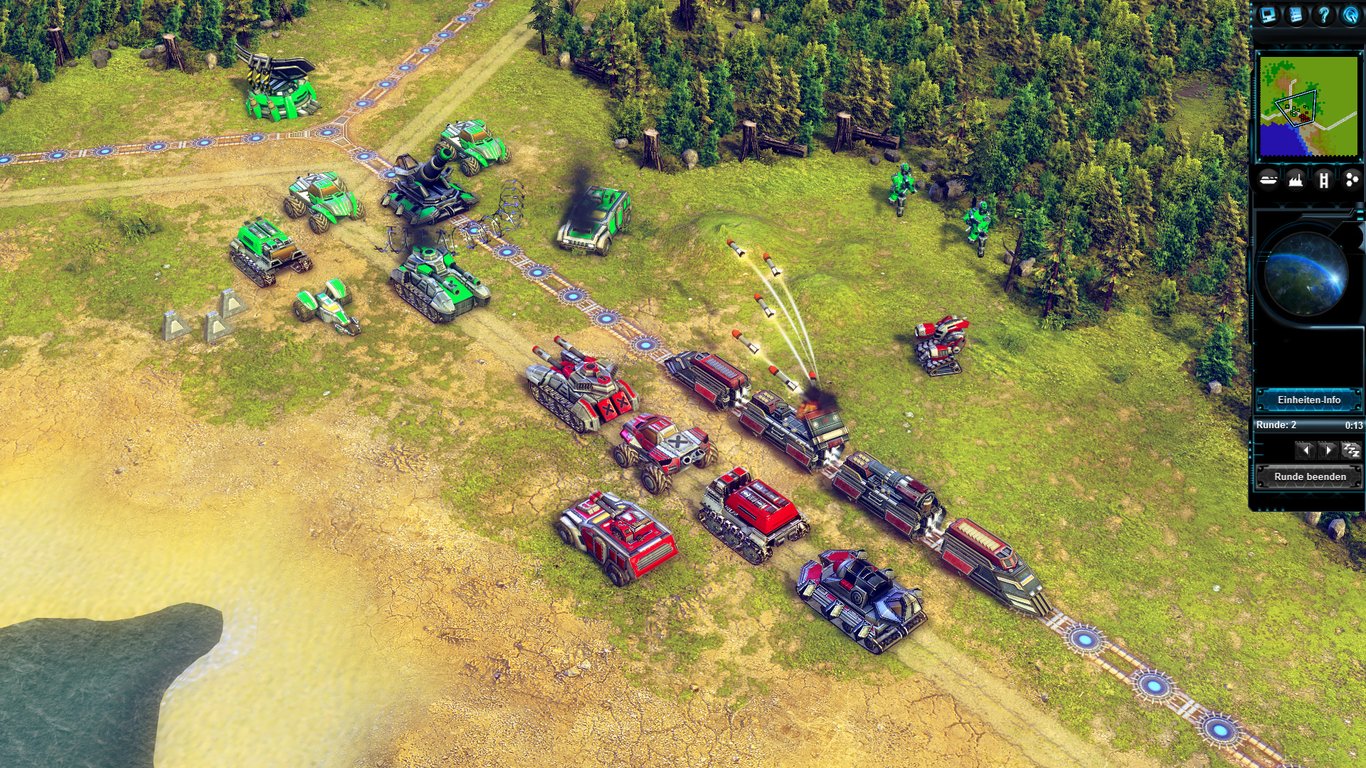Open the in-game help question mark
The image size is (1366, 768).
1323,16
